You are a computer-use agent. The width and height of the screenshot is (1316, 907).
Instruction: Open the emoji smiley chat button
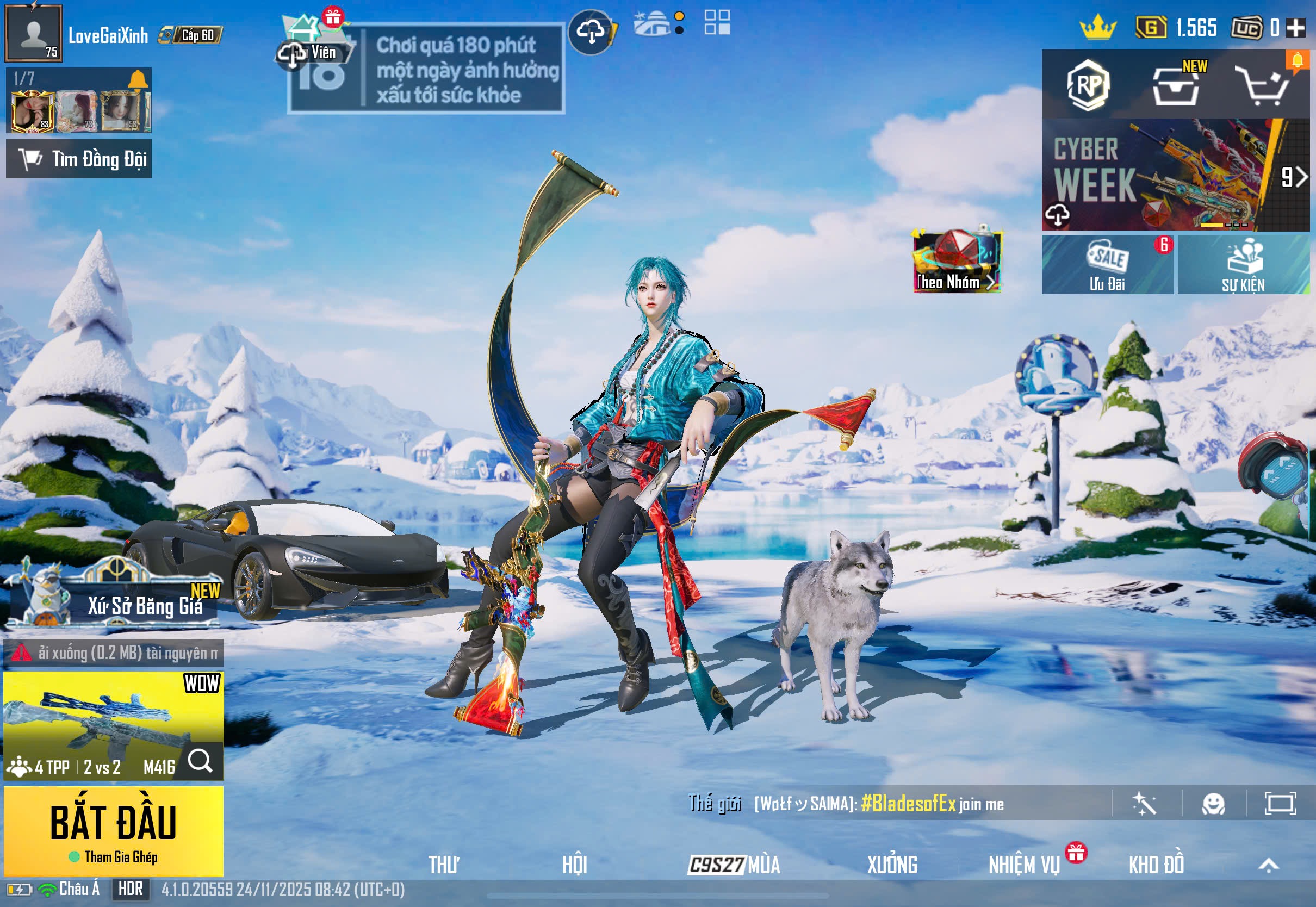tap(1213, 804)
